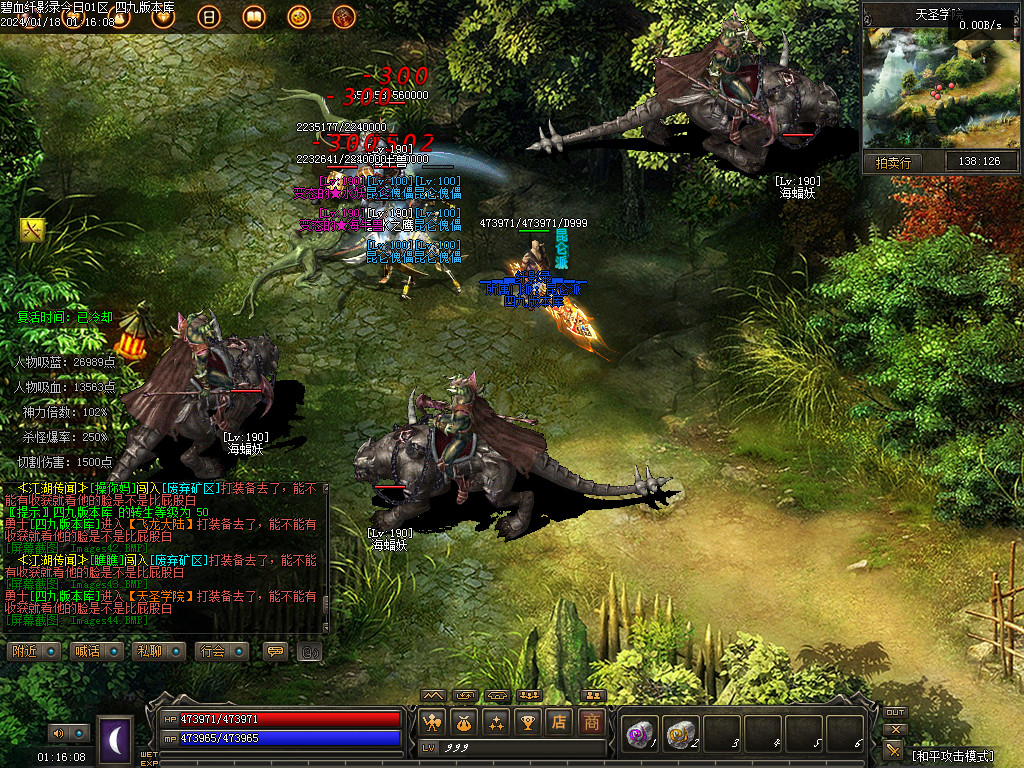This screenshot has height=768, width=1024.
Task: Click the OUT exit button
Action: click(x=895, y=712)
